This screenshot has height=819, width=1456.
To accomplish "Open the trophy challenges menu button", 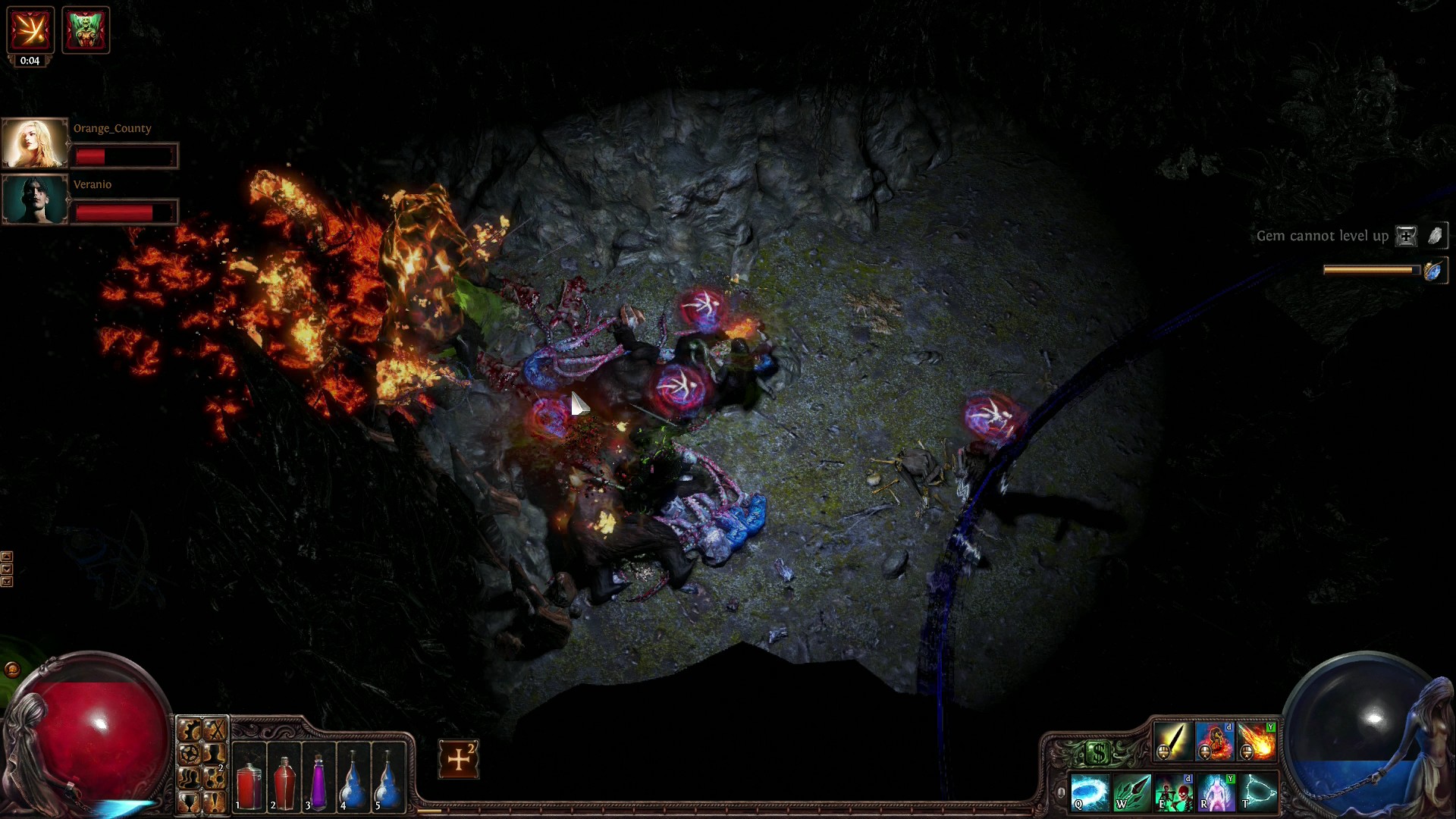I will [x=190, y=801].
